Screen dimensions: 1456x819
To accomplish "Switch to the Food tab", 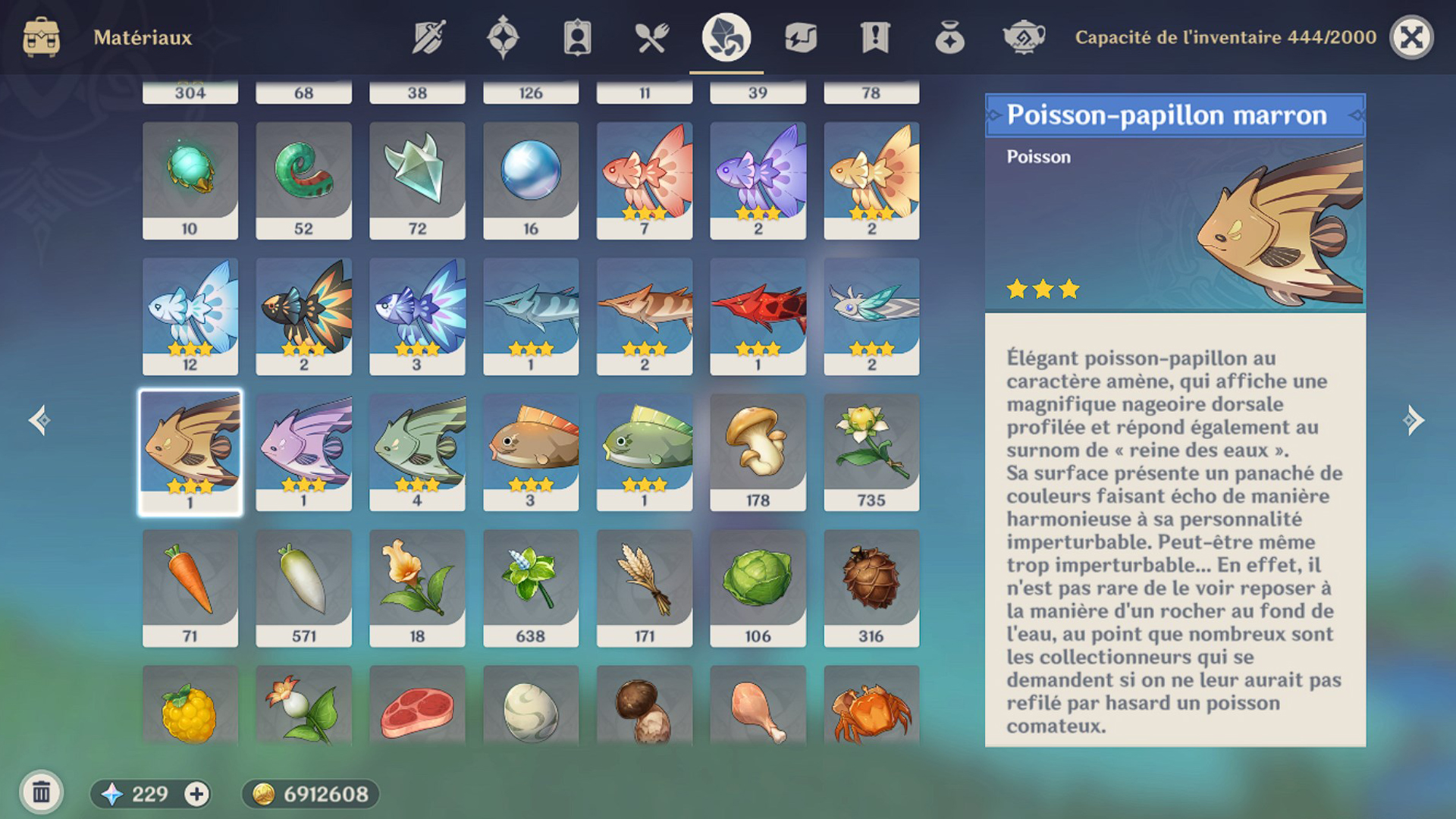I will (x=651, y=37).
